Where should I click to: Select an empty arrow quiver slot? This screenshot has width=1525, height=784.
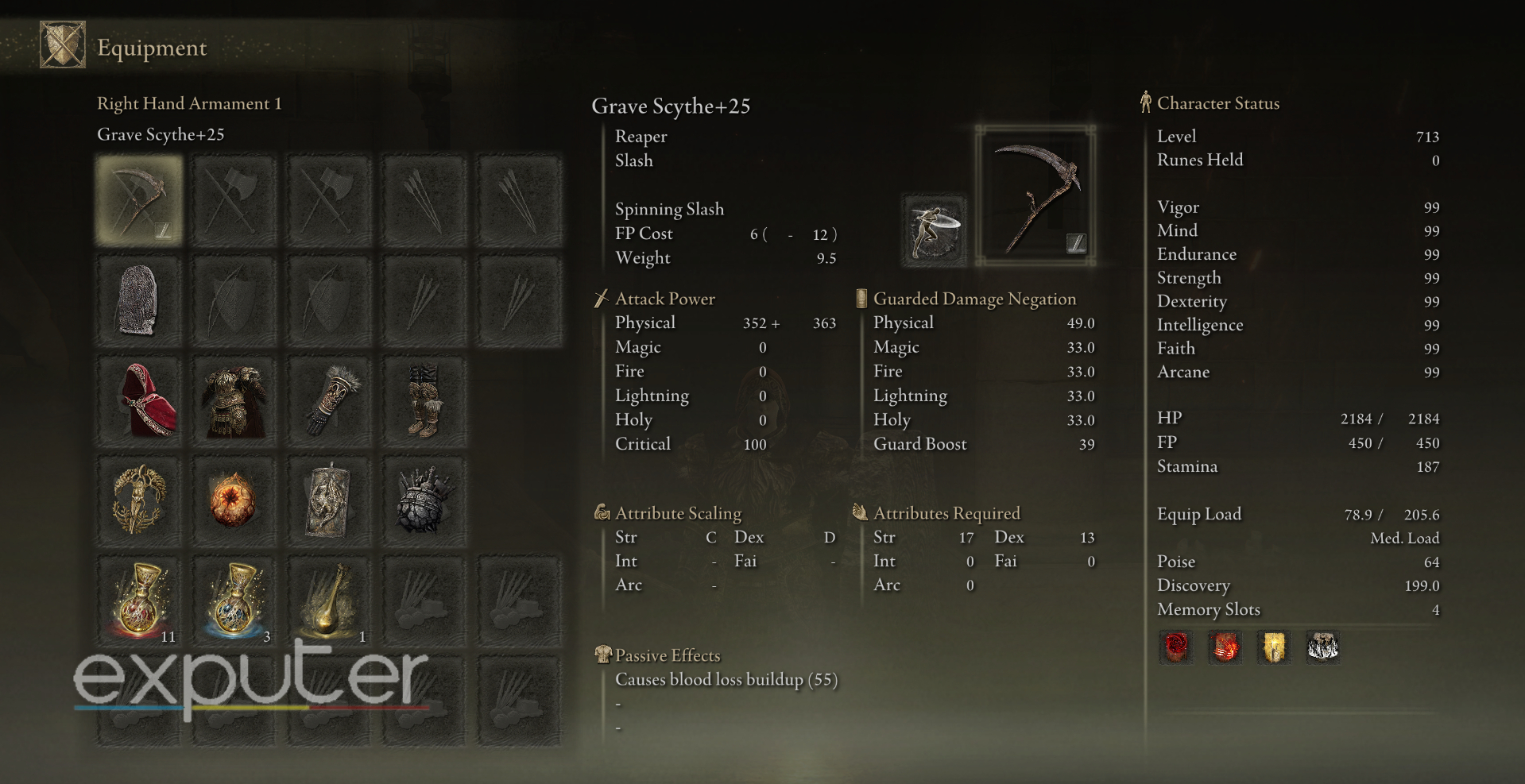coord(424,199)
